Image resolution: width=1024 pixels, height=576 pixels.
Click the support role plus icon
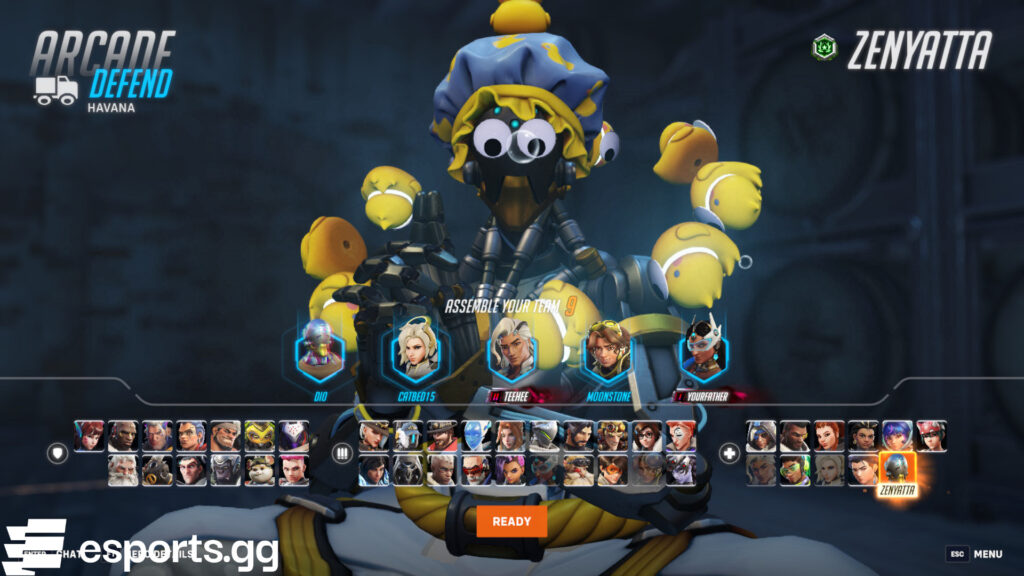(729, 453)
